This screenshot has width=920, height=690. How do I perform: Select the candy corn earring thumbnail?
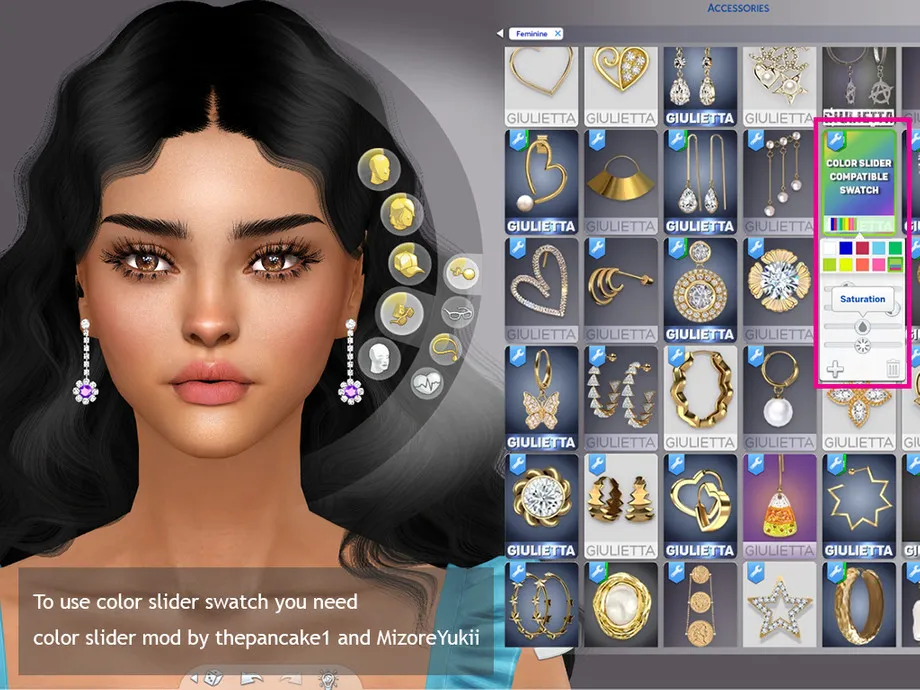779,504
